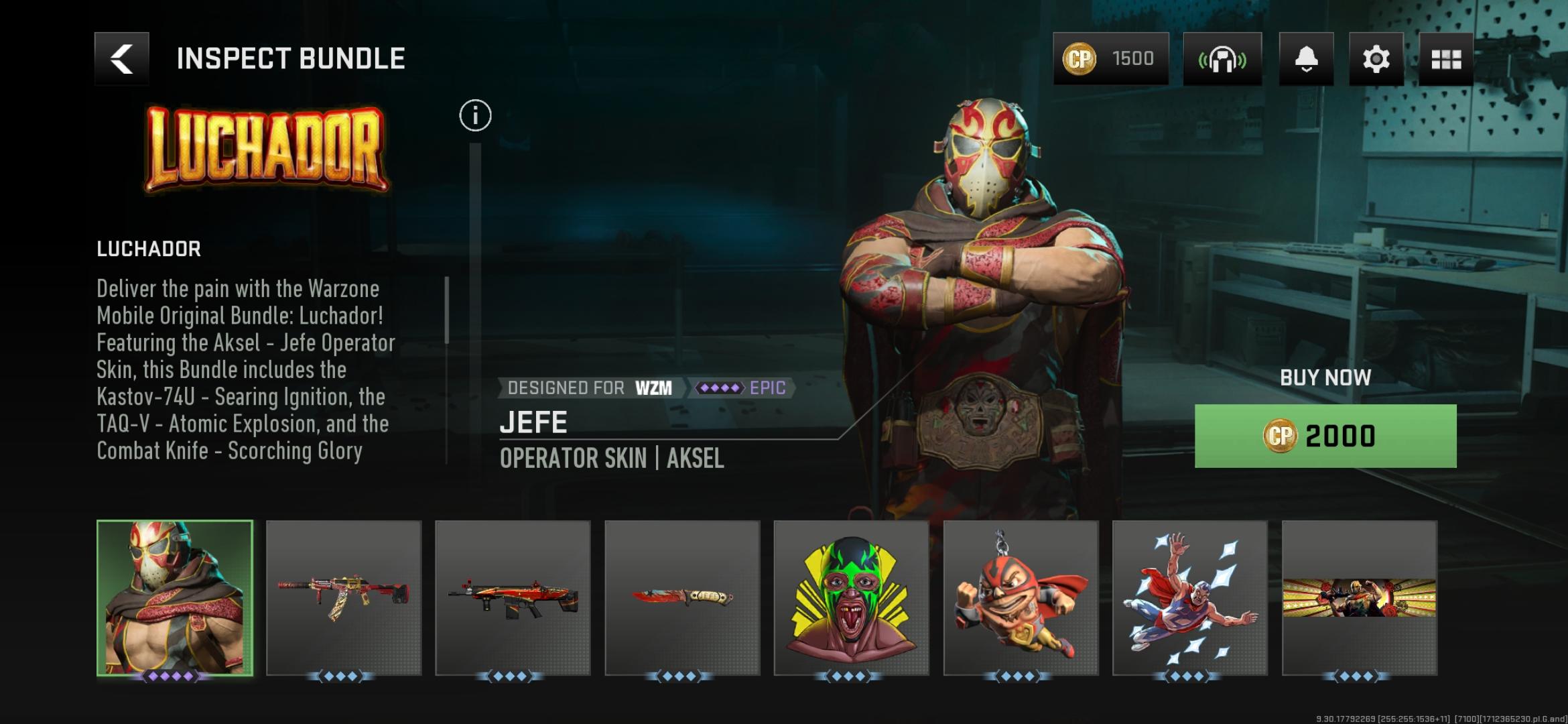This screenshot has width=1568, height=724.
Task: Preview the Combat Knife blueprint
Action: (x=682, y=597)
